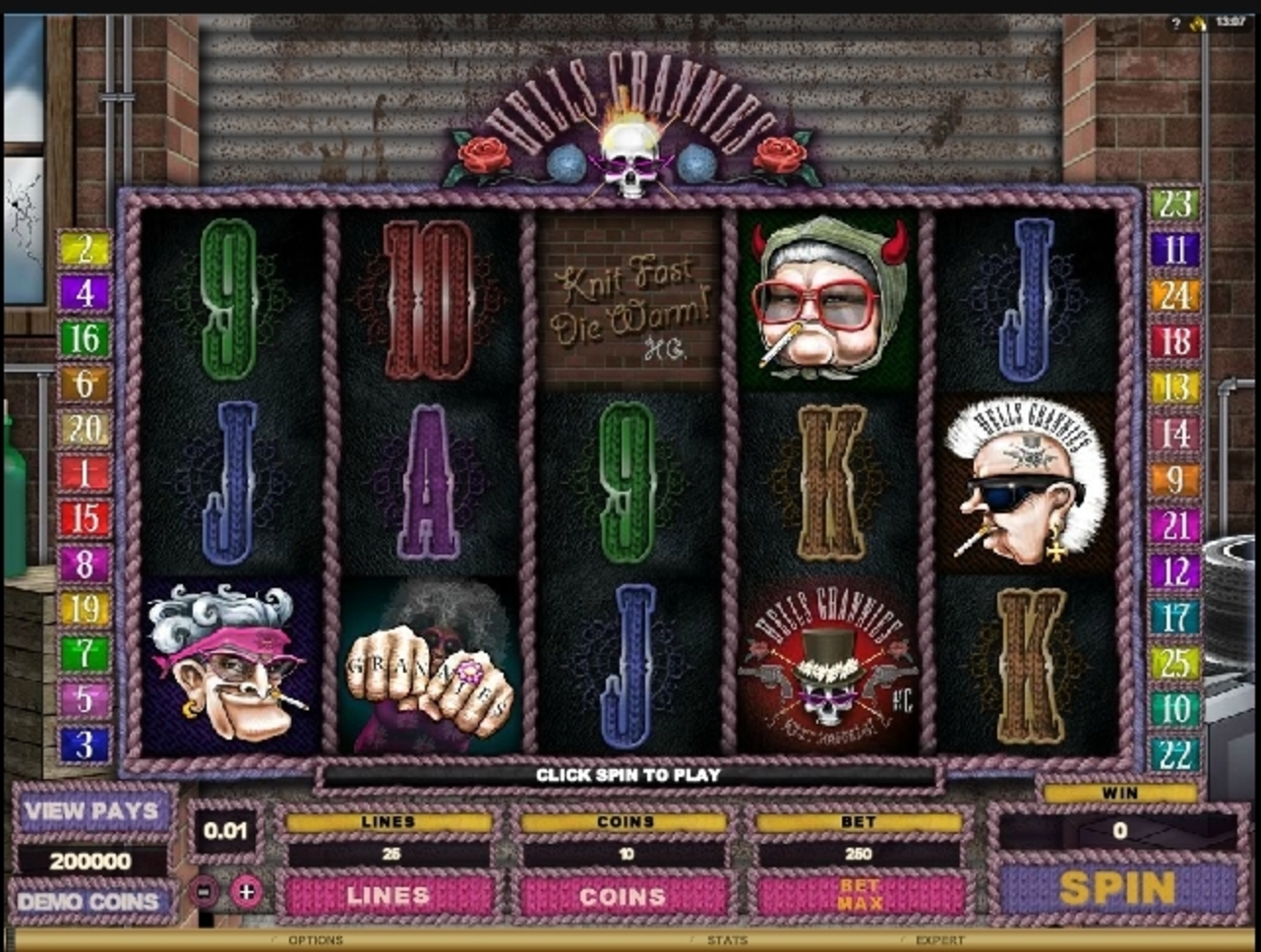1261x952 pixels.
Task: Choose payline marker 22
Action: point(1174,754)
